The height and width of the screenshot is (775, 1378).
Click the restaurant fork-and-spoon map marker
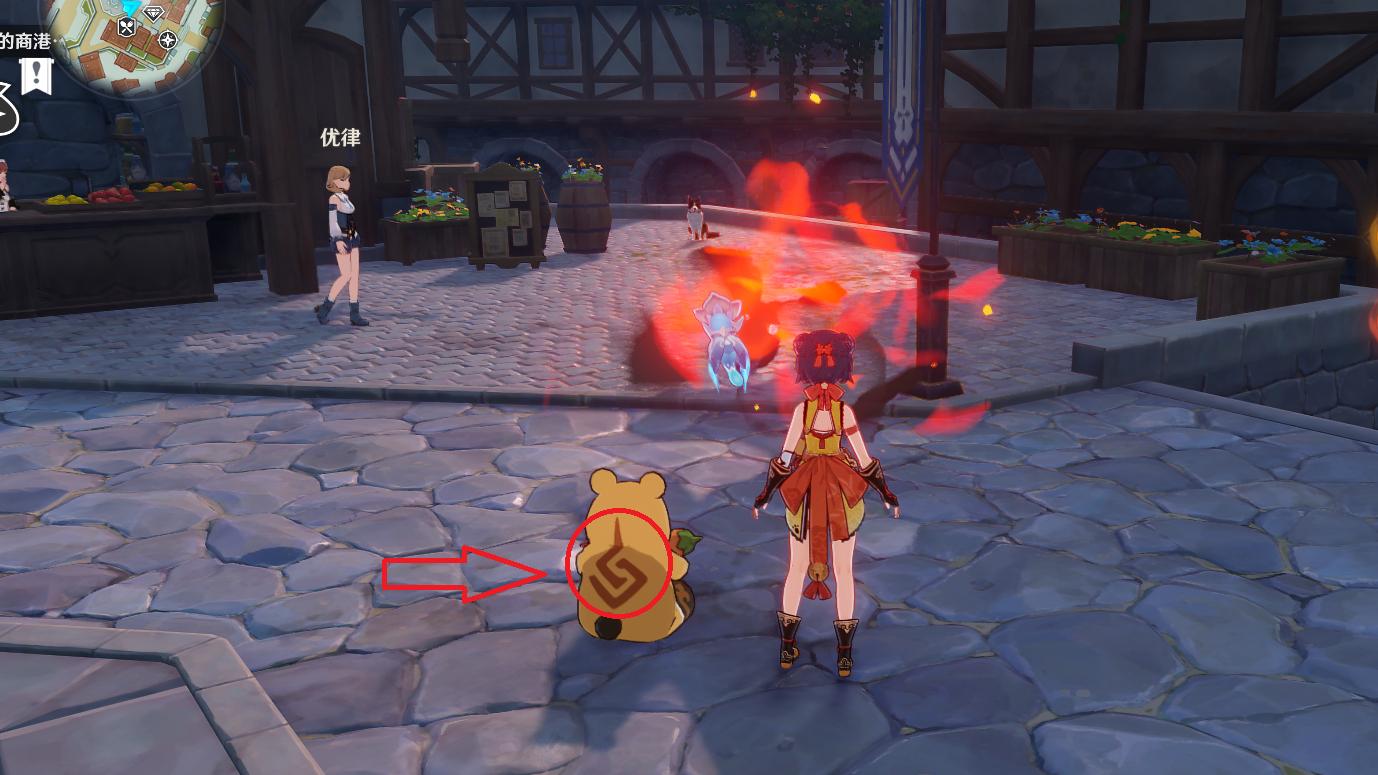tap(127, 27)
